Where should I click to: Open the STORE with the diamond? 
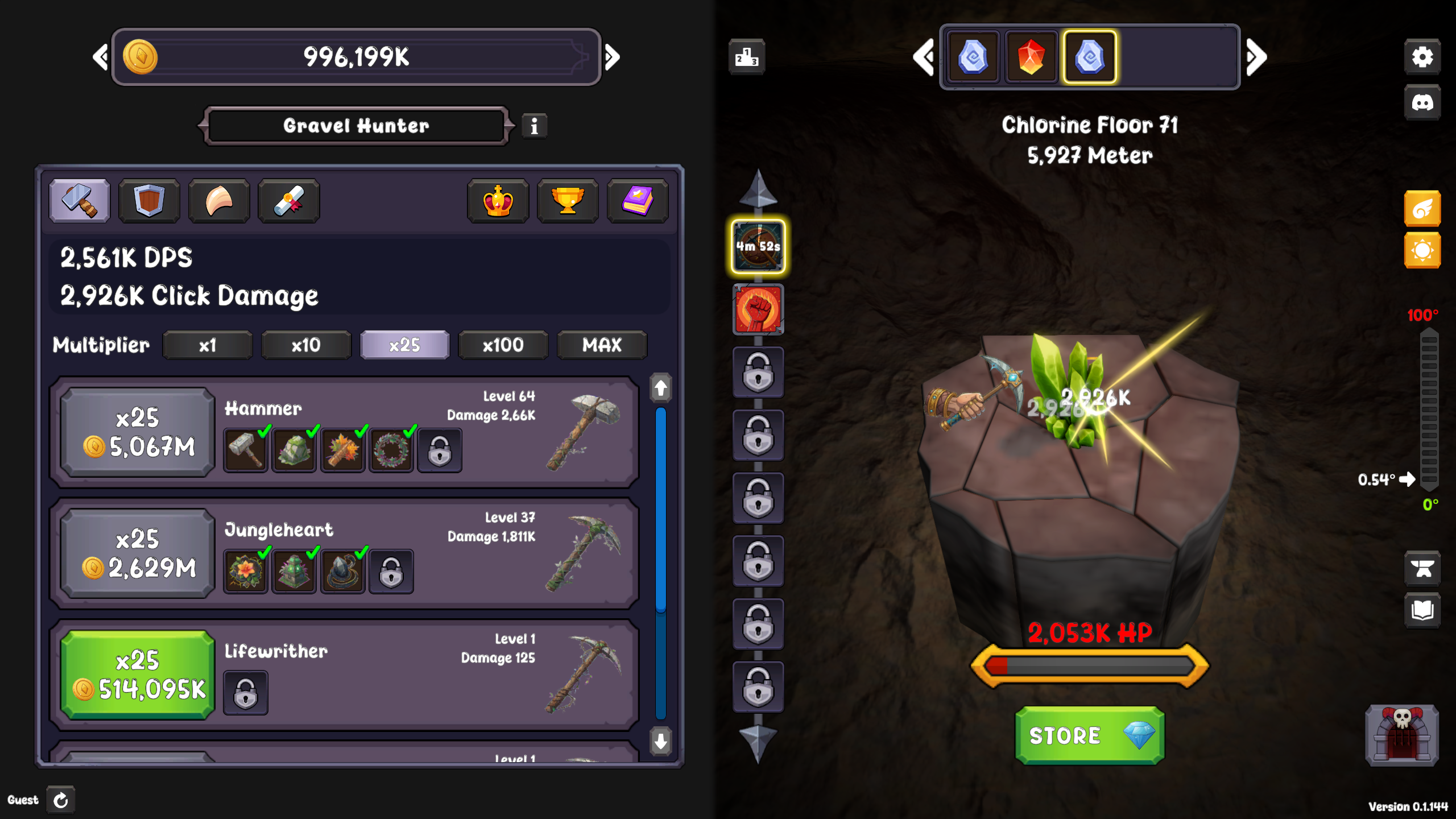(1089, 735)
